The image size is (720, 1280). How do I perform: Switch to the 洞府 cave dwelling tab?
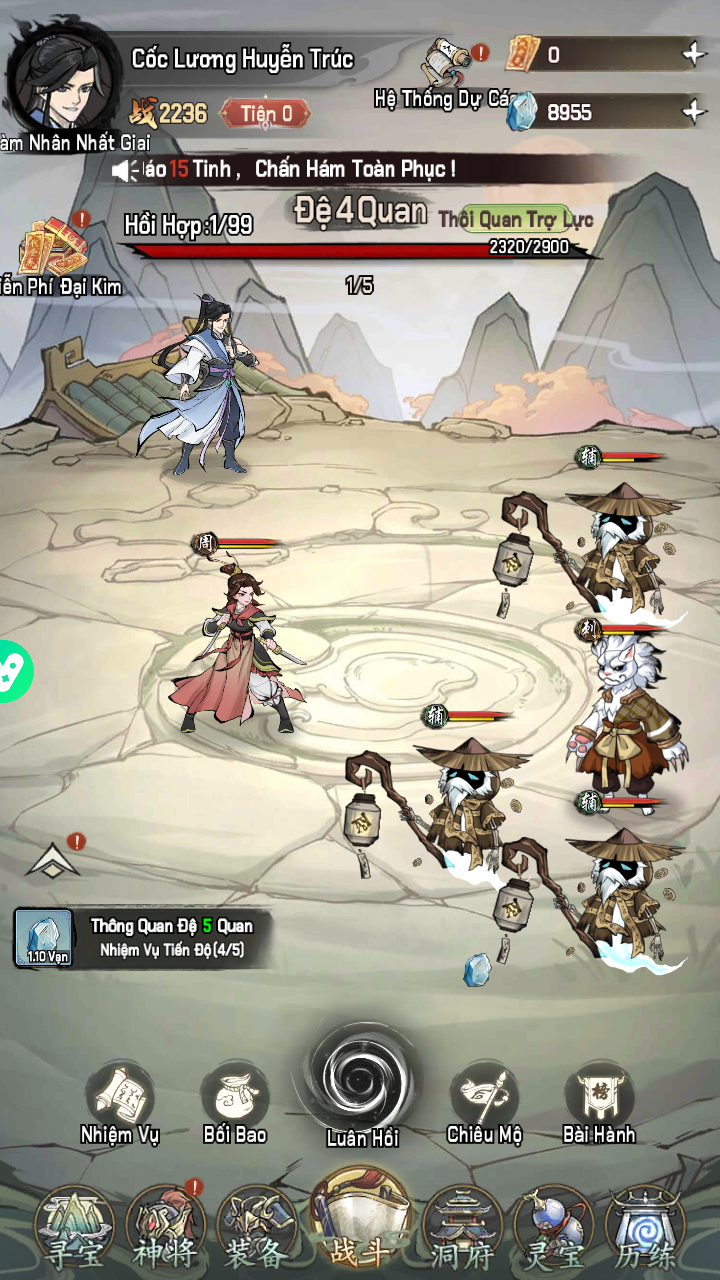(462, 1230)
